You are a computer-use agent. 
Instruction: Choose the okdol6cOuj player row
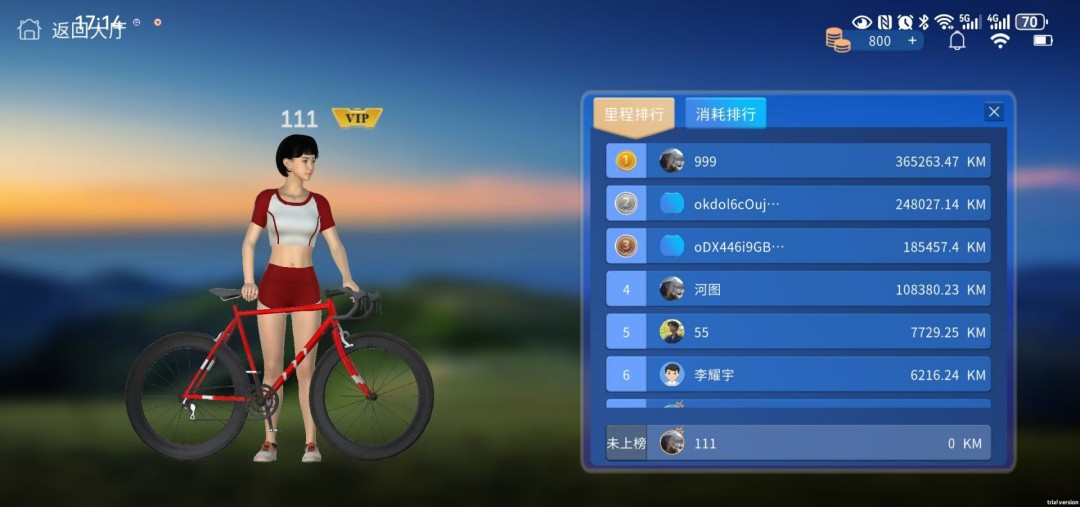click(x=798, y=204)
